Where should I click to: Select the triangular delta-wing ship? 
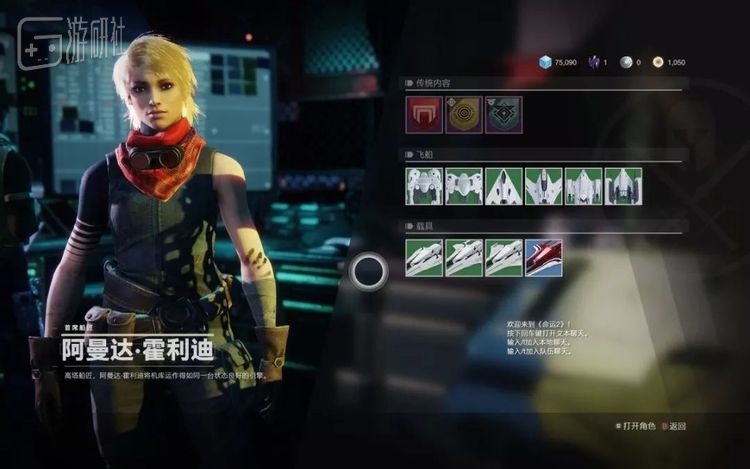click(503, 186)
